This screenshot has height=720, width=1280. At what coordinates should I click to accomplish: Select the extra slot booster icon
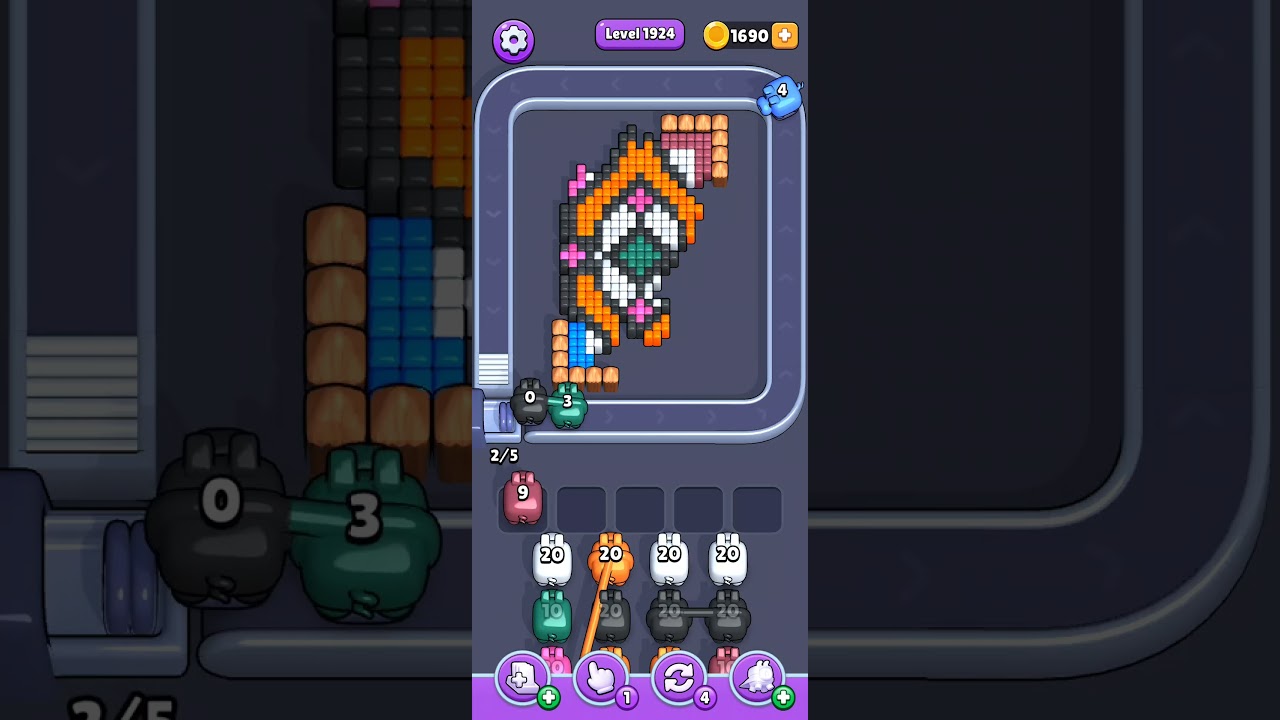(522, 678)
